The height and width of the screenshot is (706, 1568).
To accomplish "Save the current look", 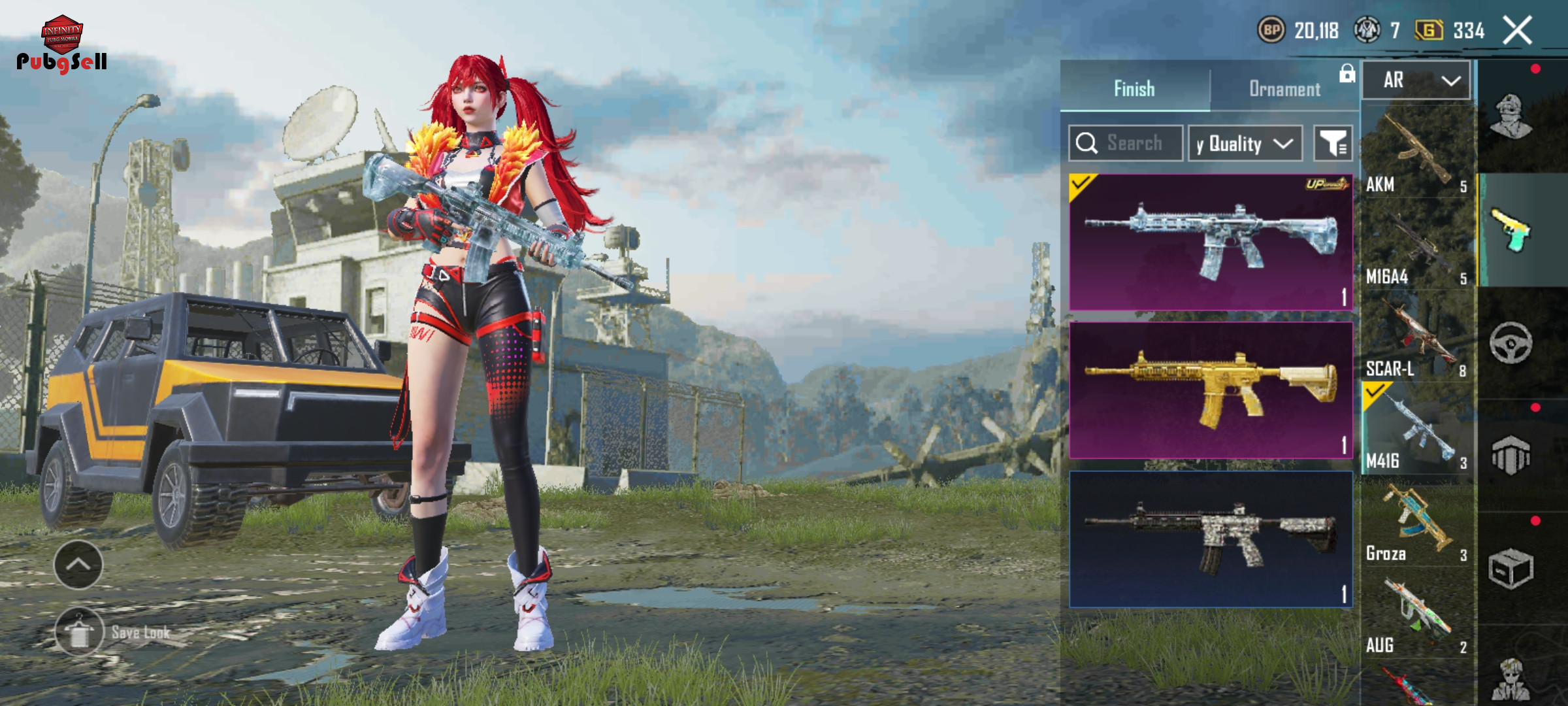I will pyautogui.click(x=80, y=632).
